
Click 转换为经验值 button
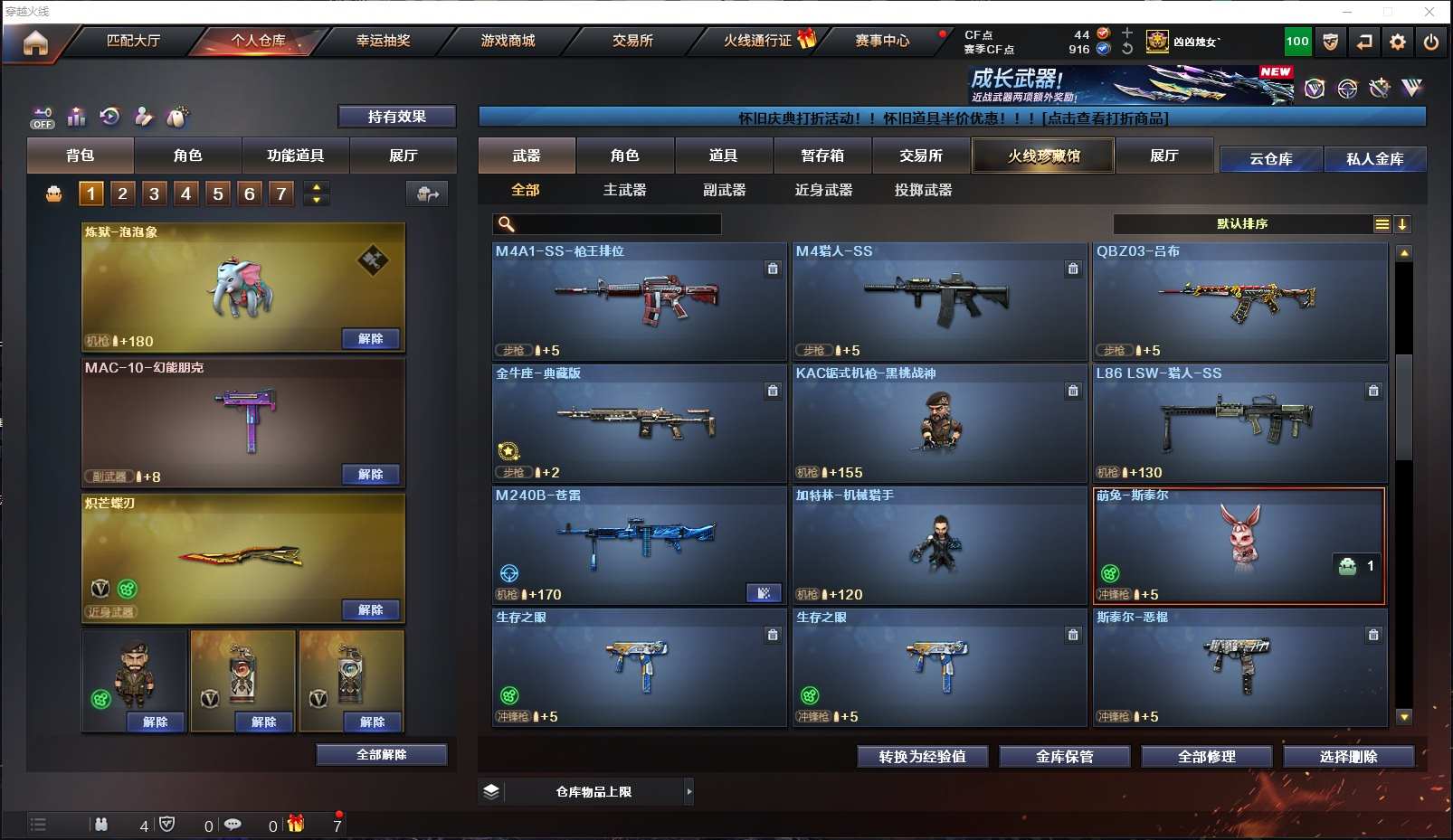click(x=922, y=757)
